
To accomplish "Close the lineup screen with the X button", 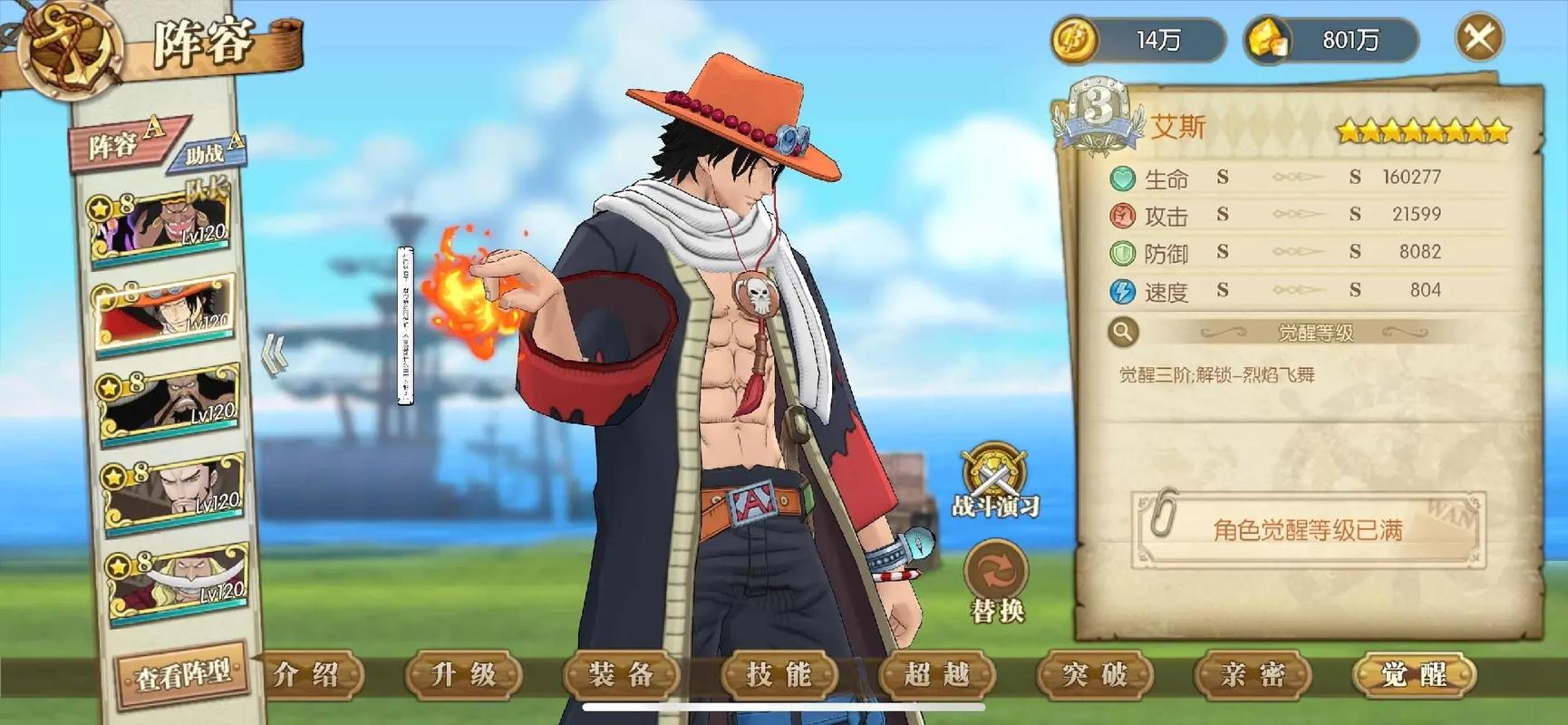I will (x=1478, y=38).
